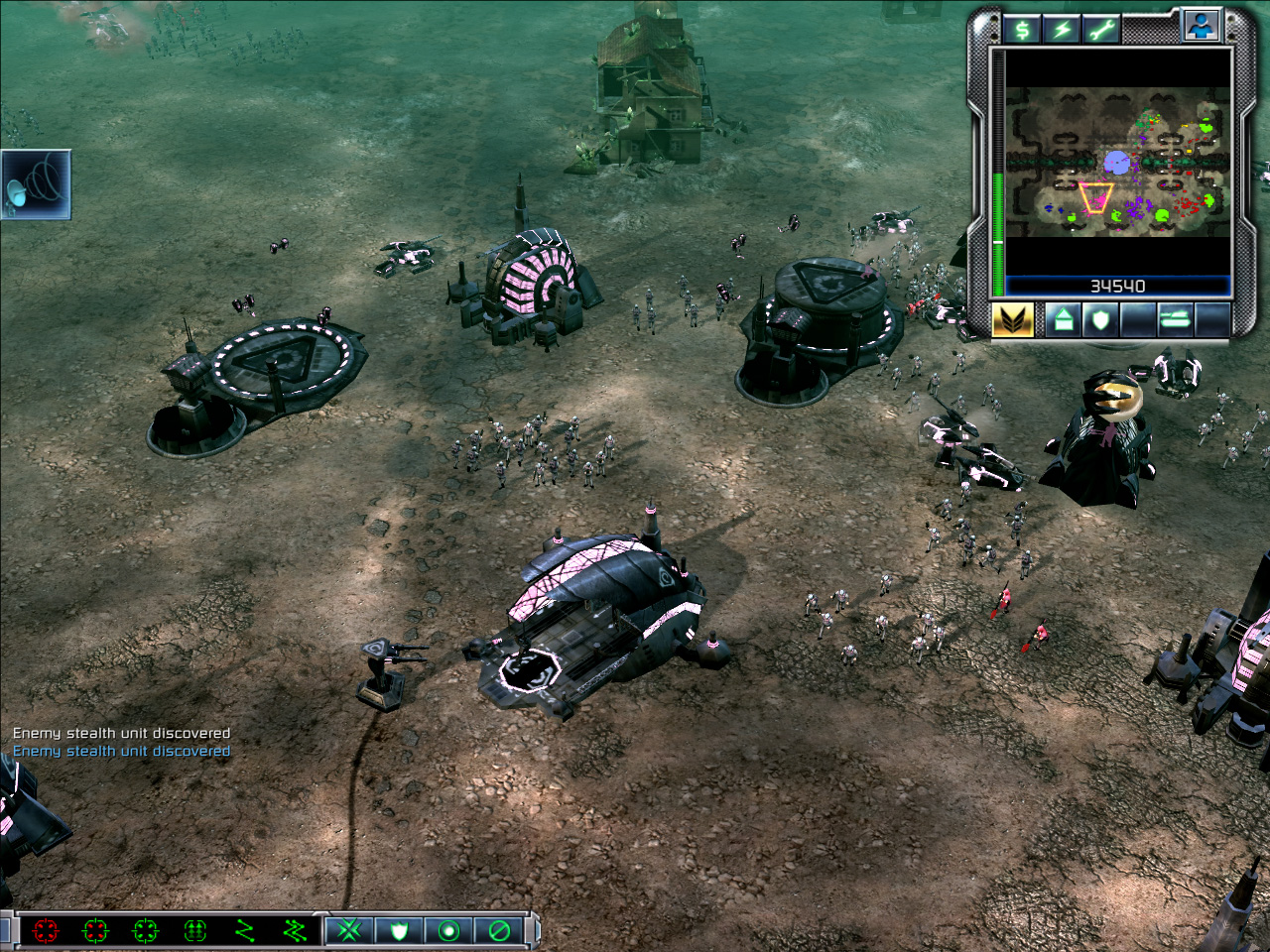Set the guard stance shield button
The image size is (1270, 952).
400,930
